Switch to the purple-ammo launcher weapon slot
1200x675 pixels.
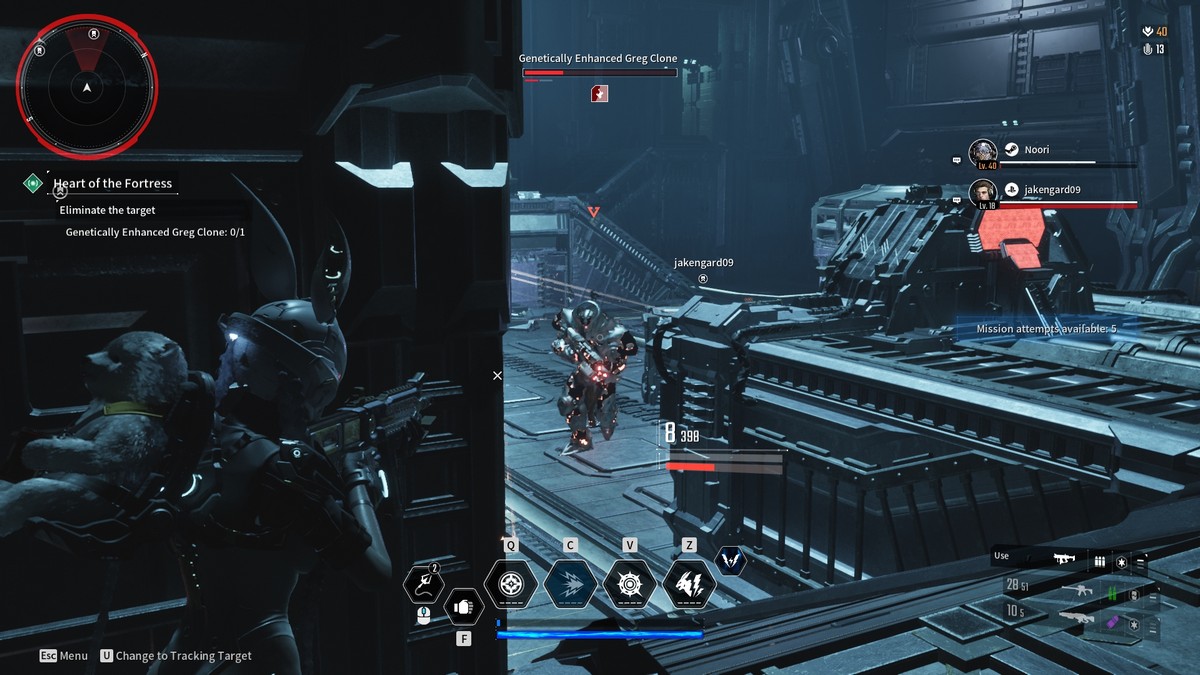(x=1078, y=620)
